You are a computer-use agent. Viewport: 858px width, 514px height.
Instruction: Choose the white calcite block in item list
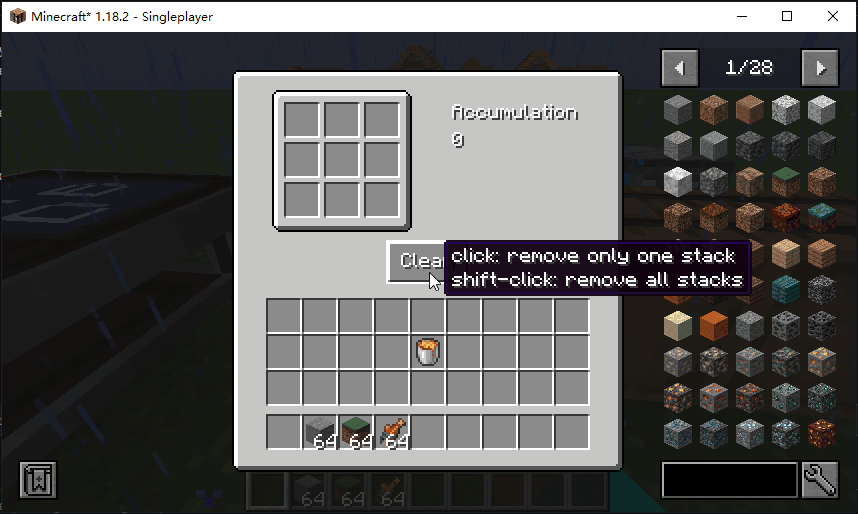pyautogui.click(x=679, y=181)
